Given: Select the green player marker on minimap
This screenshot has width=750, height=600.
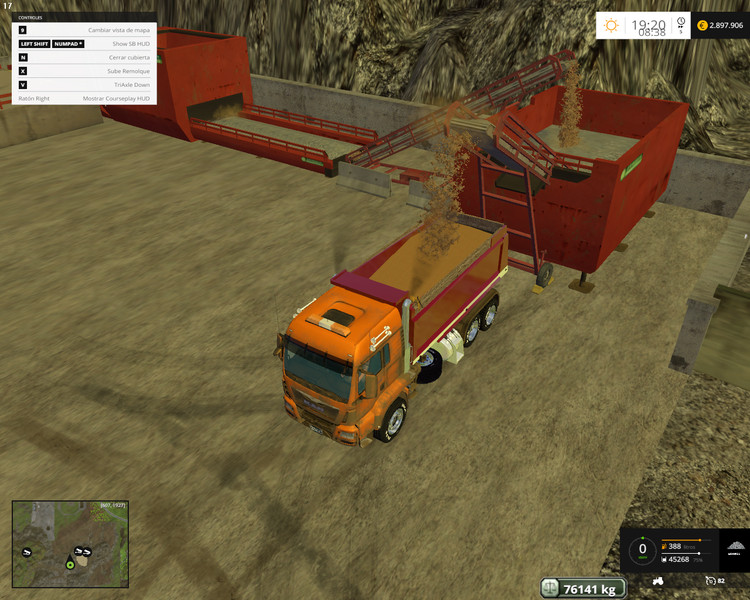Looking at the screenshot, I should 70,565.
